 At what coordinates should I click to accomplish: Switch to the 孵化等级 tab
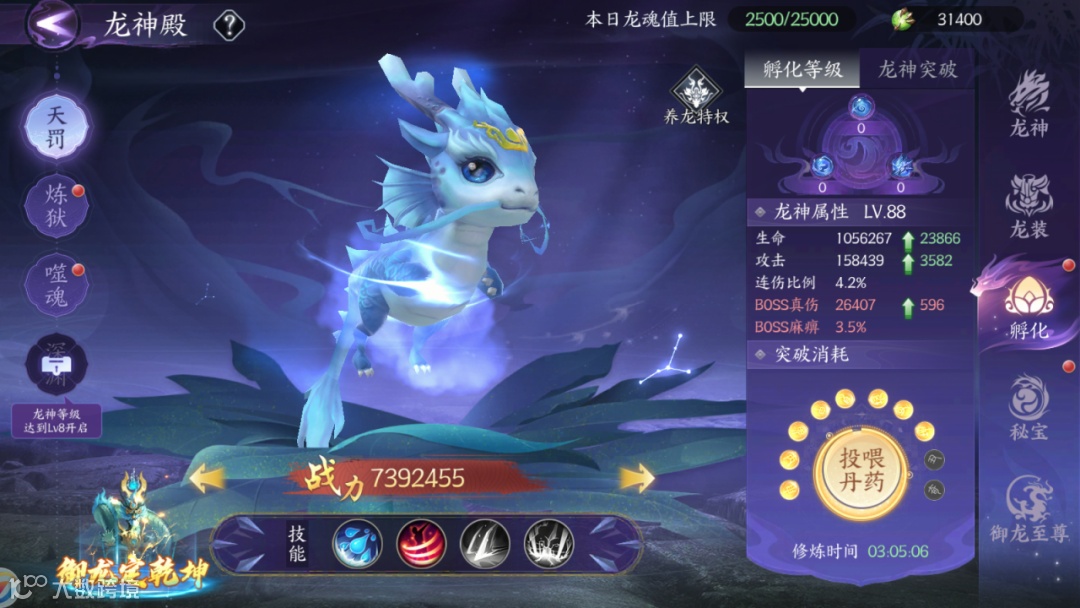point(802,69)
